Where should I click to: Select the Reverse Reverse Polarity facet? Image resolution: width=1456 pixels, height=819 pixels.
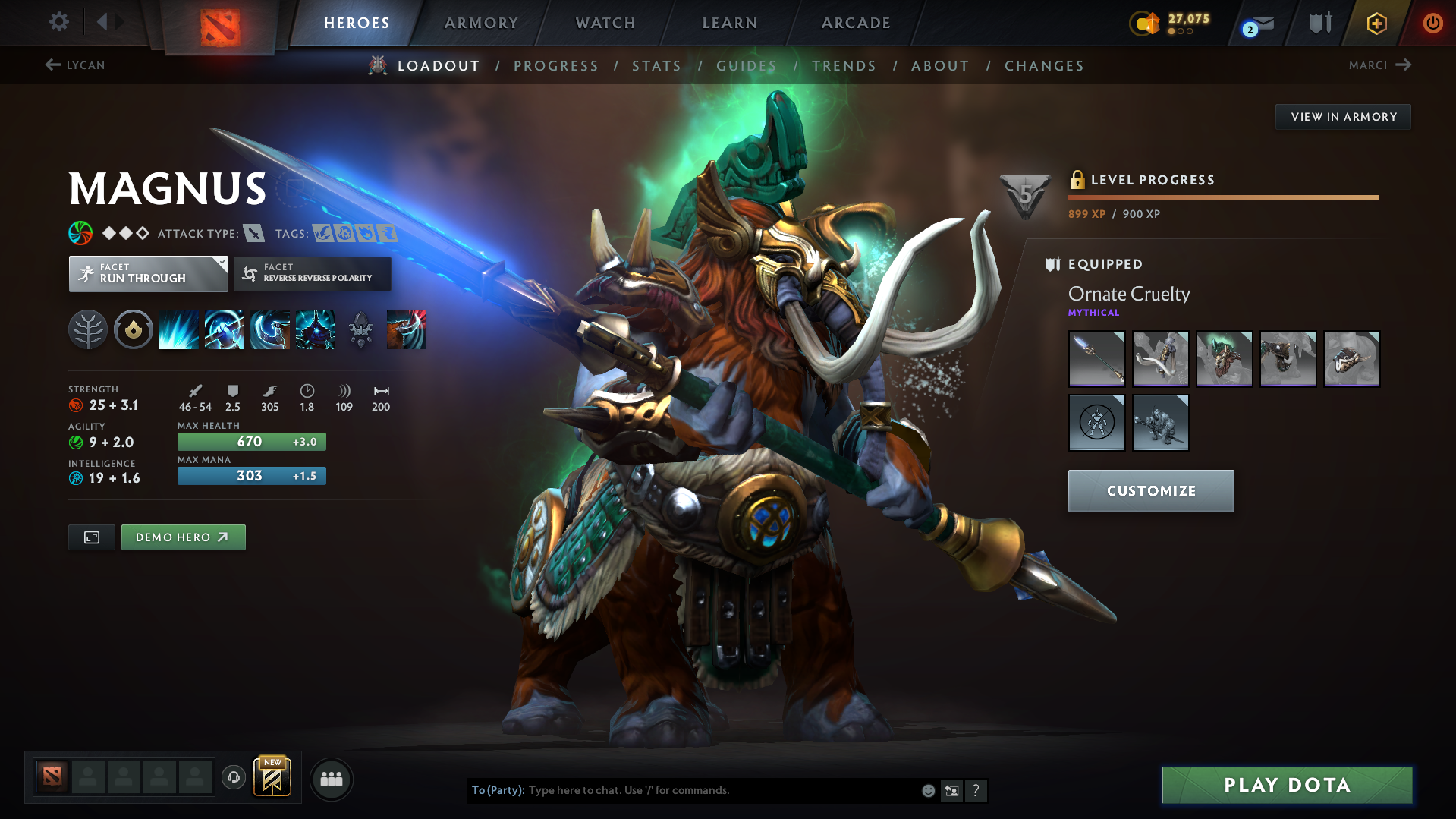pos(312,273)
